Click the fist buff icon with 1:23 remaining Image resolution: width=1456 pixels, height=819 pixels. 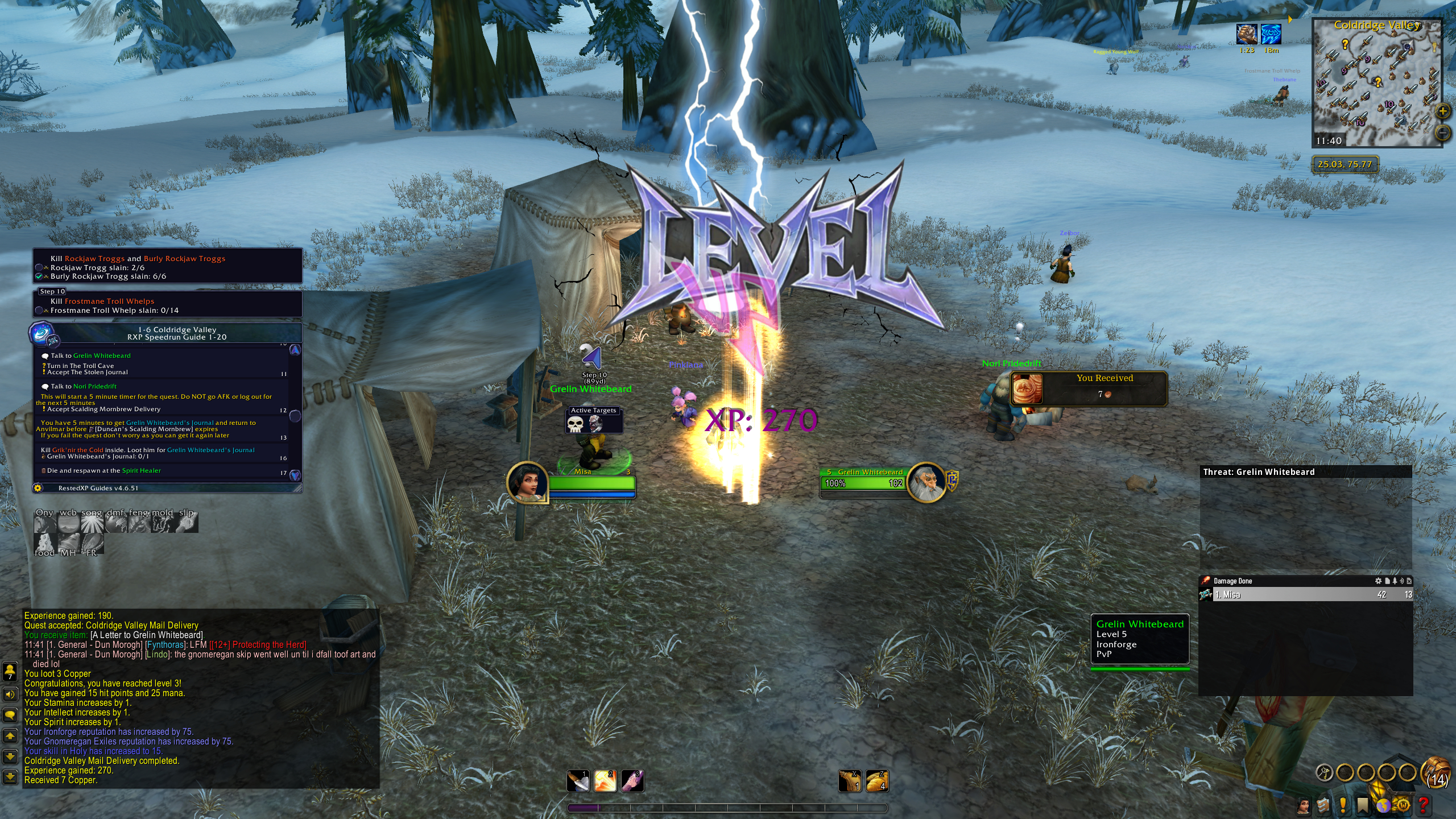tap(1246, 34)
